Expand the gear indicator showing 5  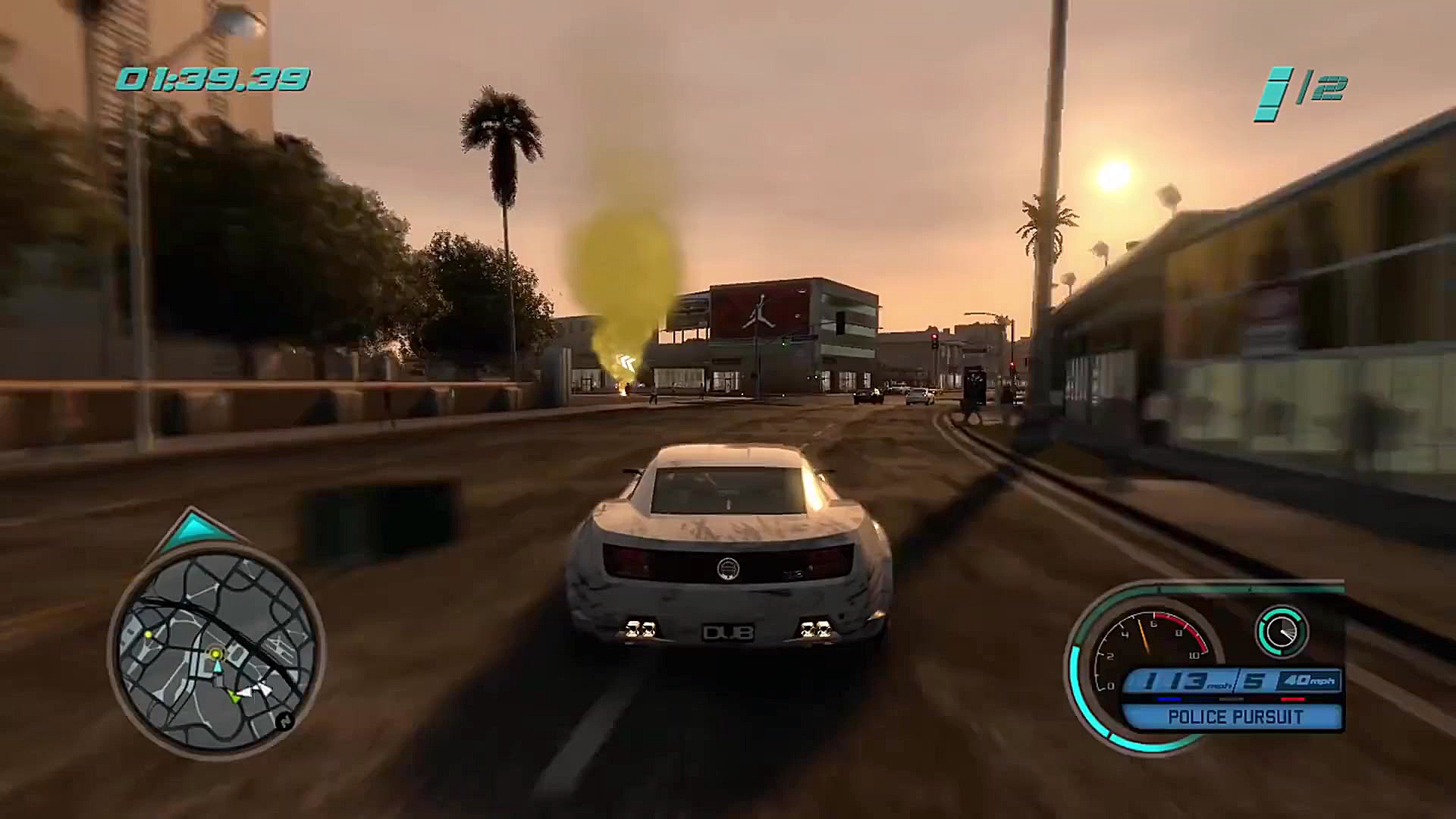click(x=1253, y=680)
